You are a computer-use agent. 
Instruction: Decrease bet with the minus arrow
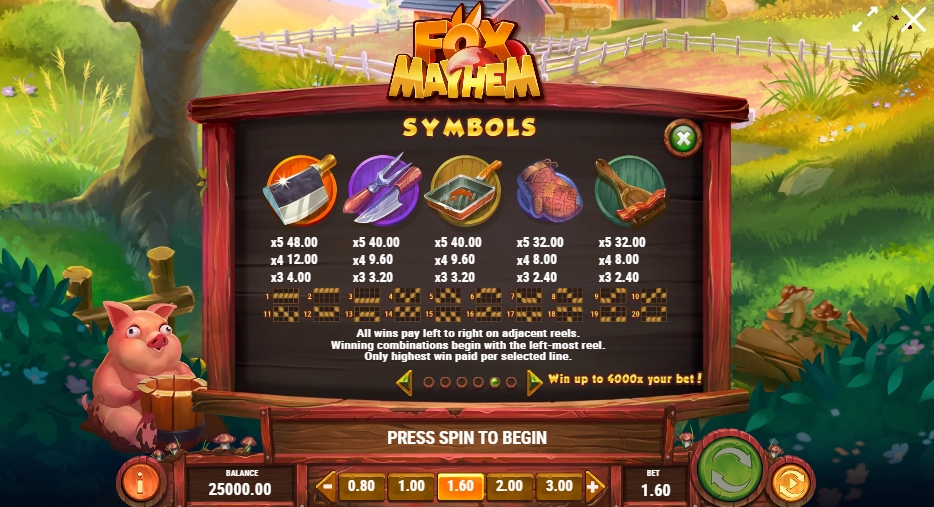point(327,487)
